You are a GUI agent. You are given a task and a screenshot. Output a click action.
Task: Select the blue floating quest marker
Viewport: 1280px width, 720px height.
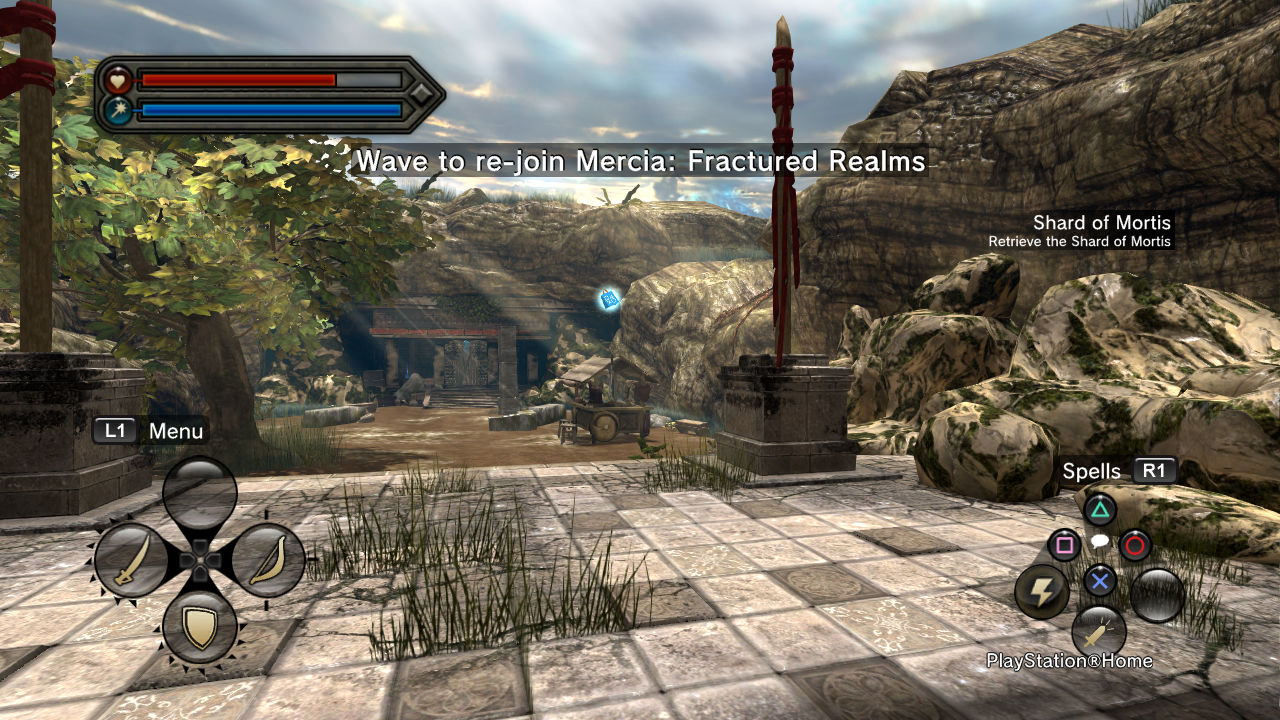coord(608,298)
